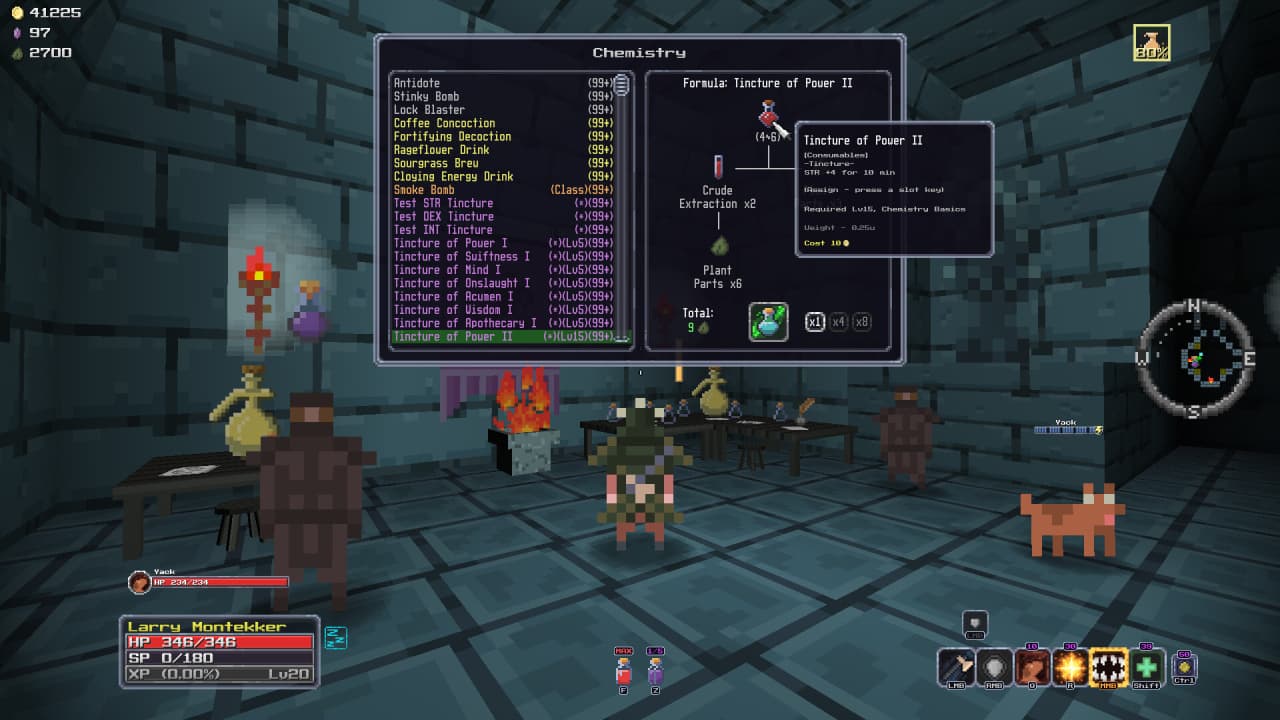Open the Tincture of Apothecary I formula

pyautogui.click(x=465, y=323)
